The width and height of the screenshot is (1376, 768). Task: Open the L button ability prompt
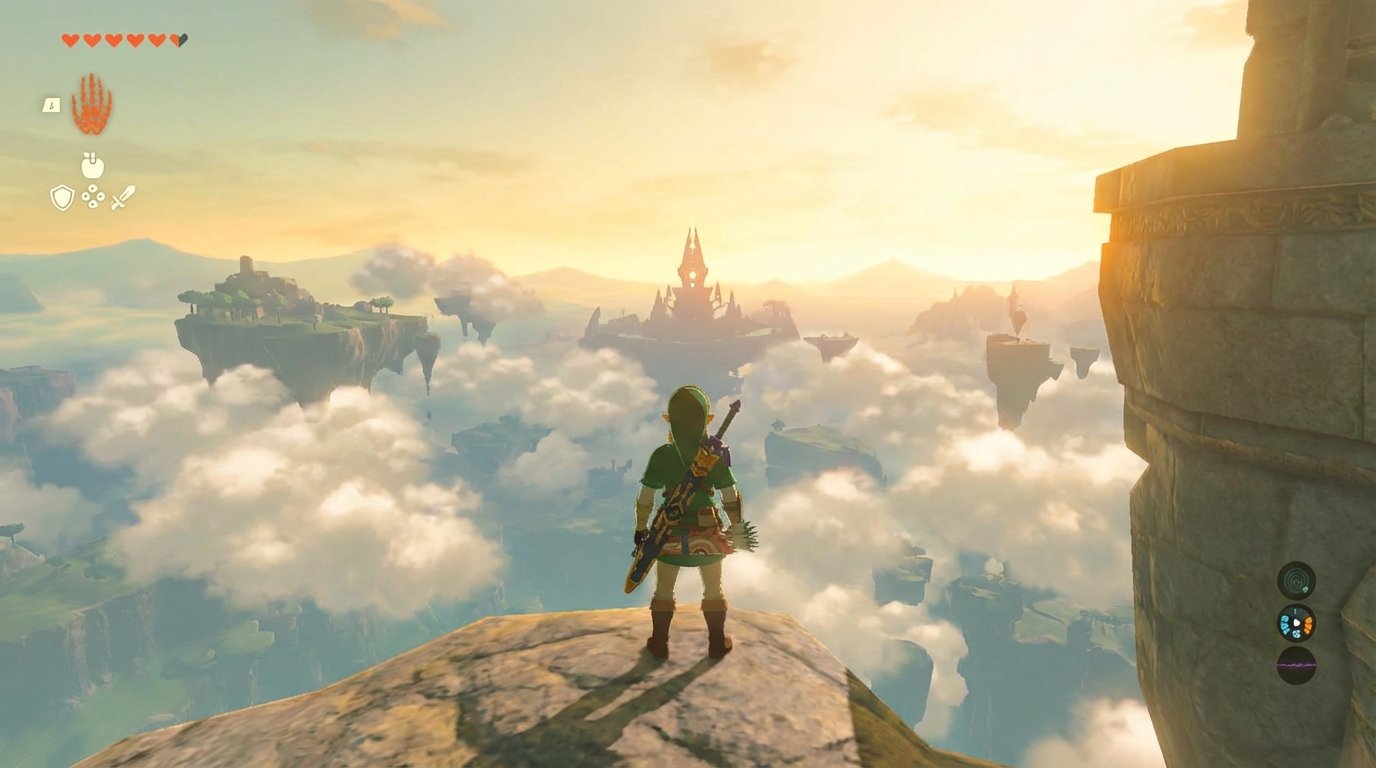point(51,105)
